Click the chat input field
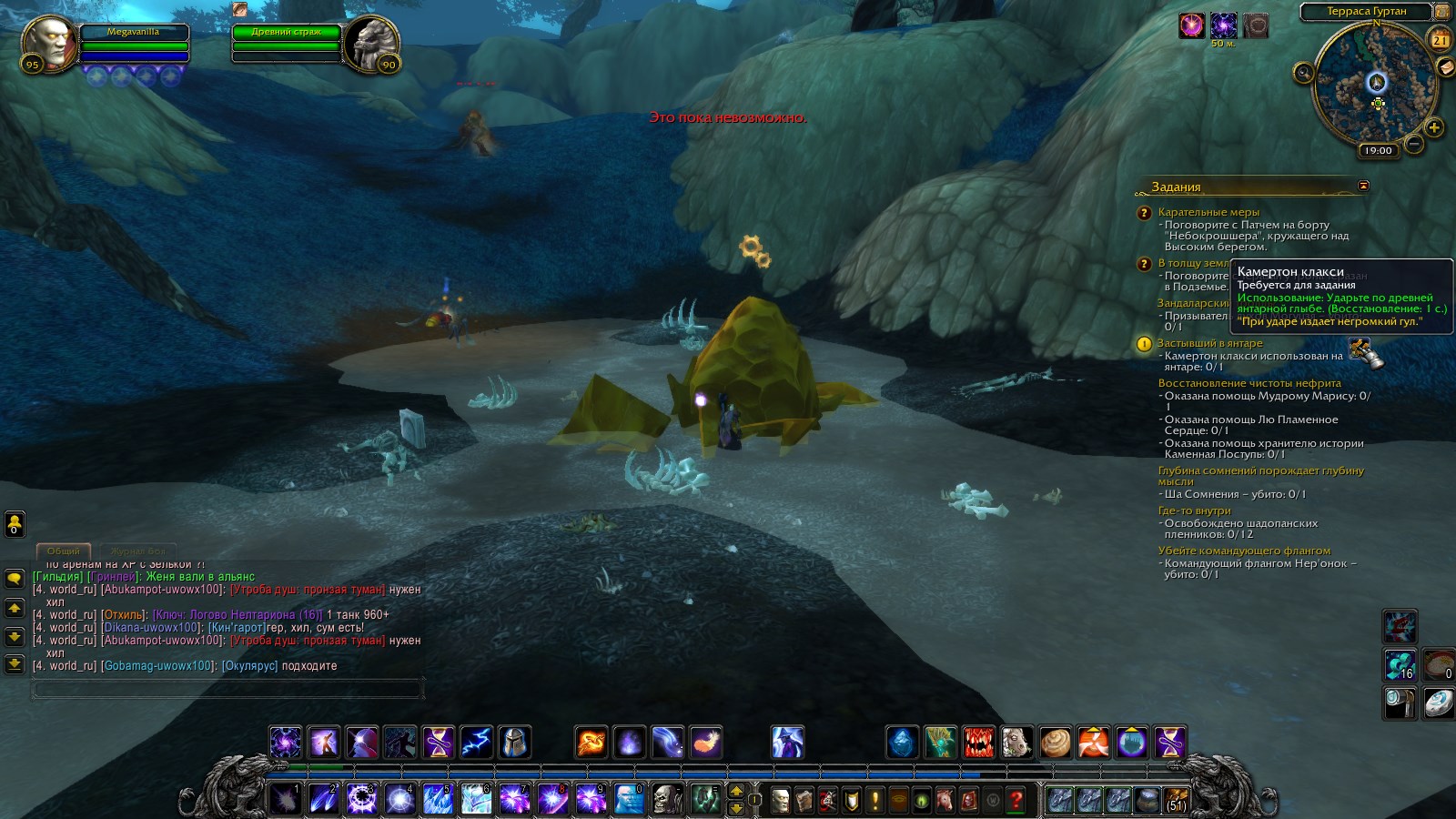Screen dimensions: 1456x819 tap(227, 690)
